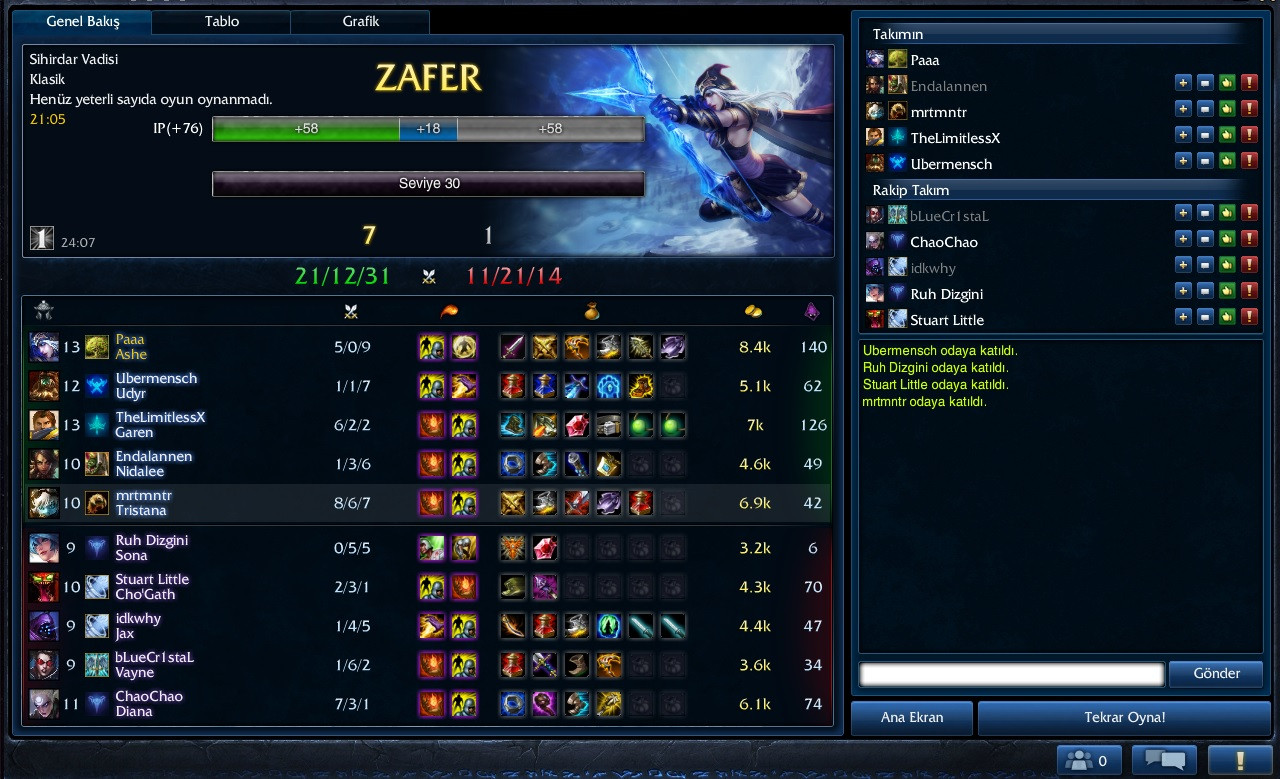Image resolution: width=1280 pixels, height=779 pixels.
Task: Report bLueCr1staL using the exclamation icon
Action: (x=1249, y=213)
